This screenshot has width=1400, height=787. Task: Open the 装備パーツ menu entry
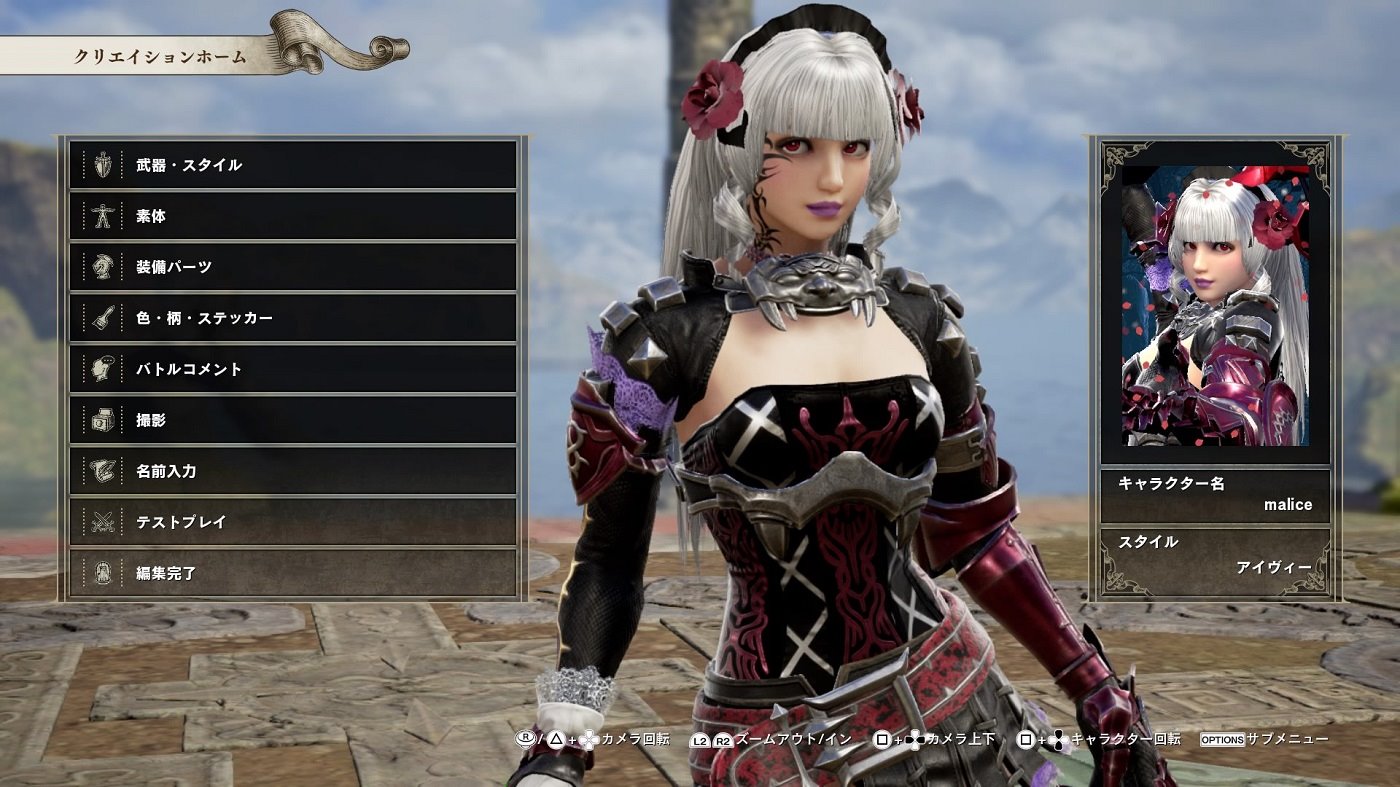tap(290, 266)
